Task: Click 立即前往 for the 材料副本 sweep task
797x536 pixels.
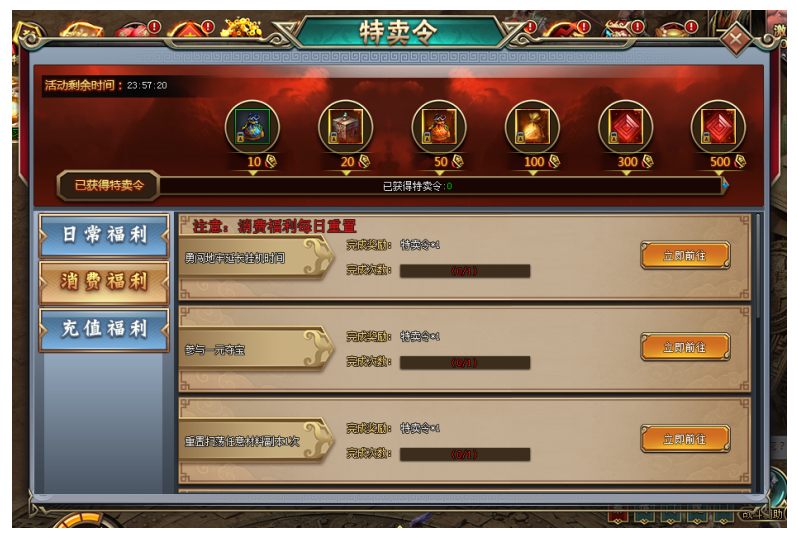Action: pos(685,439)
